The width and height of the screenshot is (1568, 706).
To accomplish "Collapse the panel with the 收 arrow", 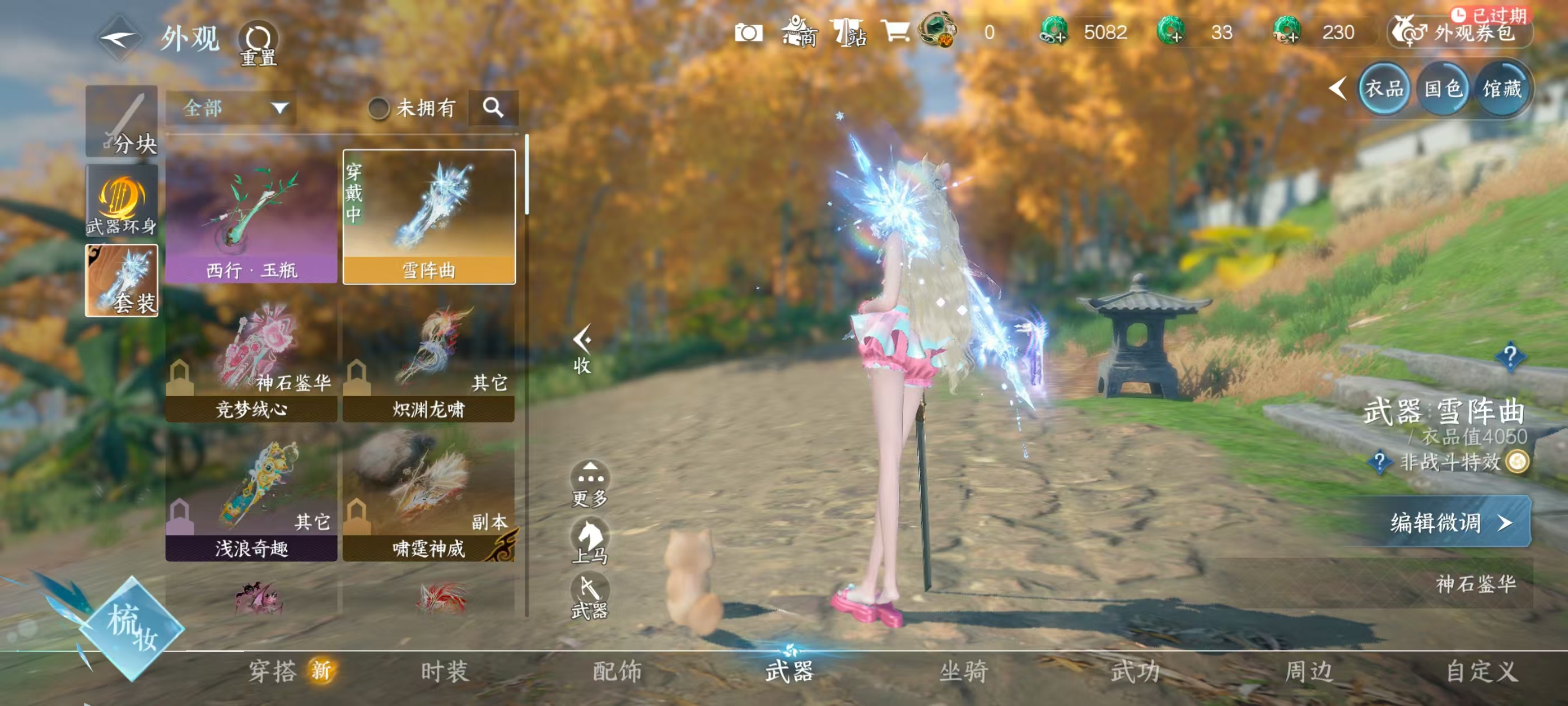I will point(582,348).
